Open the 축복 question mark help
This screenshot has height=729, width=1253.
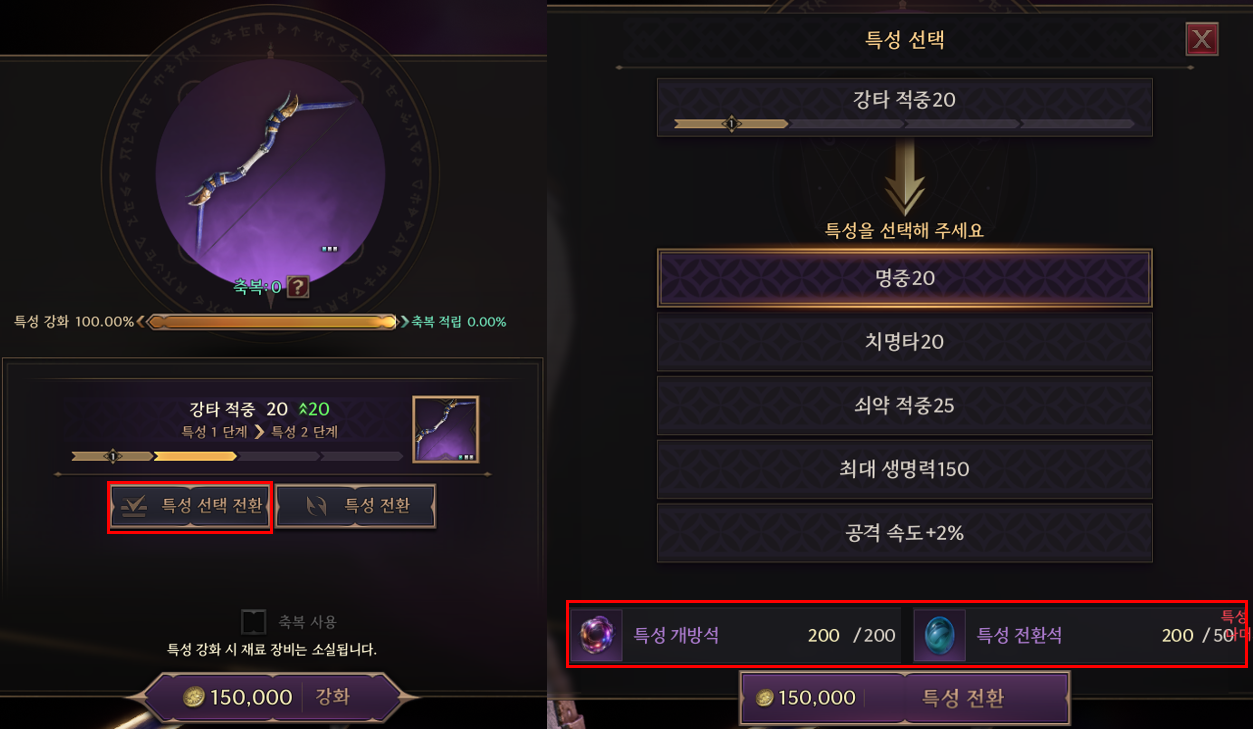click(298, 288)
